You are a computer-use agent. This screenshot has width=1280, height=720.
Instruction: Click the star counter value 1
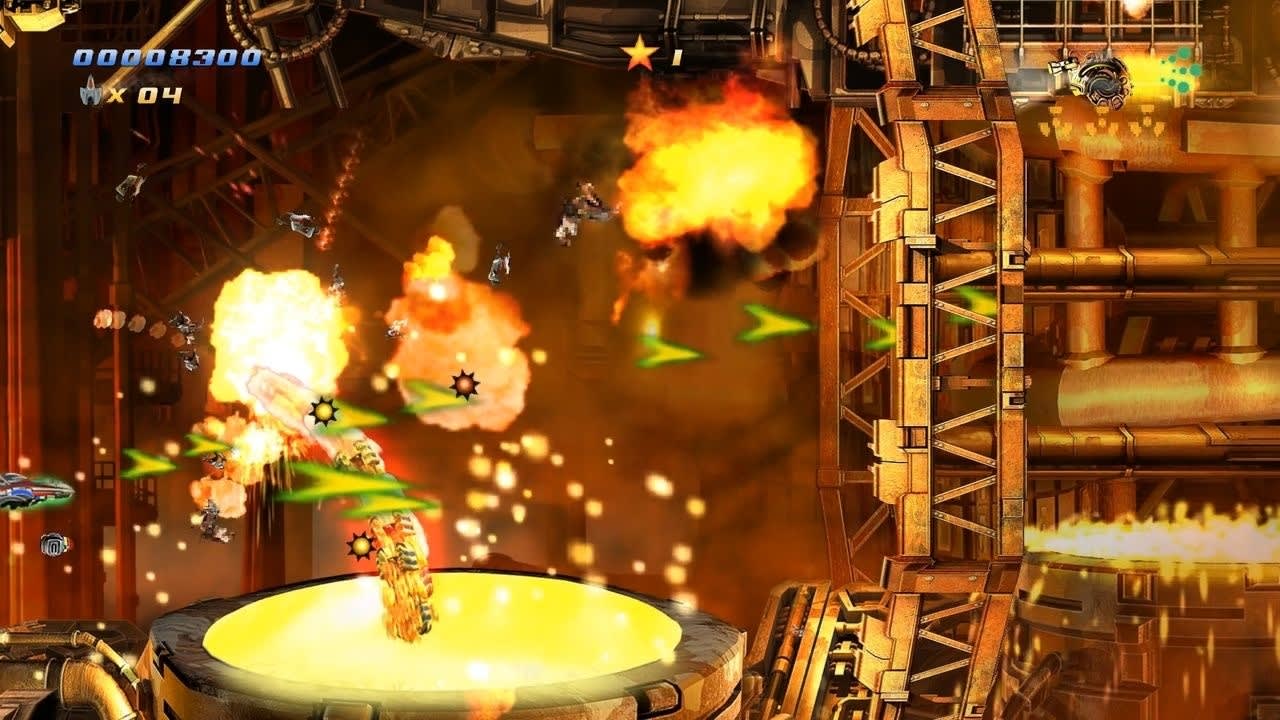point(678,58)
